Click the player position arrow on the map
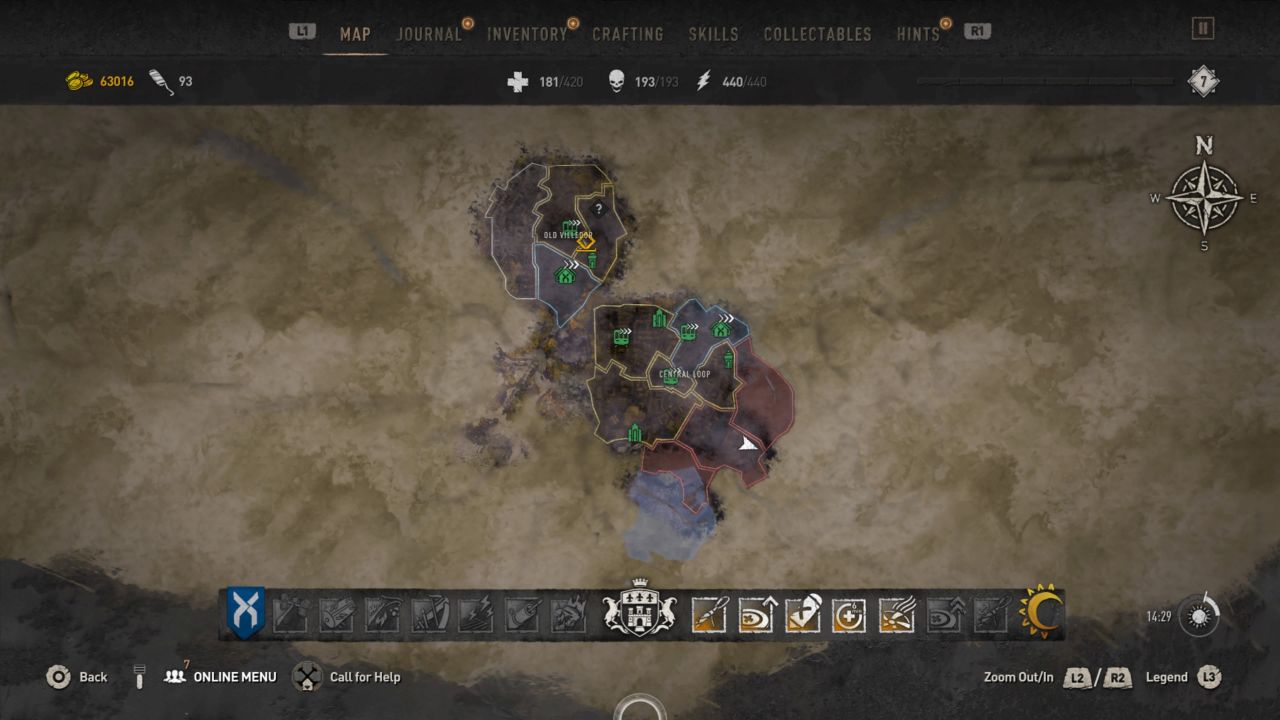 tap(745, 441)
